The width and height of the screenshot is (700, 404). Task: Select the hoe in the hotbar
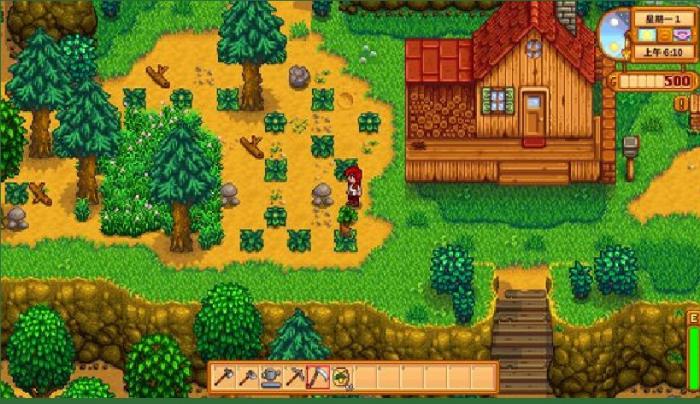[x=247, y=377]
